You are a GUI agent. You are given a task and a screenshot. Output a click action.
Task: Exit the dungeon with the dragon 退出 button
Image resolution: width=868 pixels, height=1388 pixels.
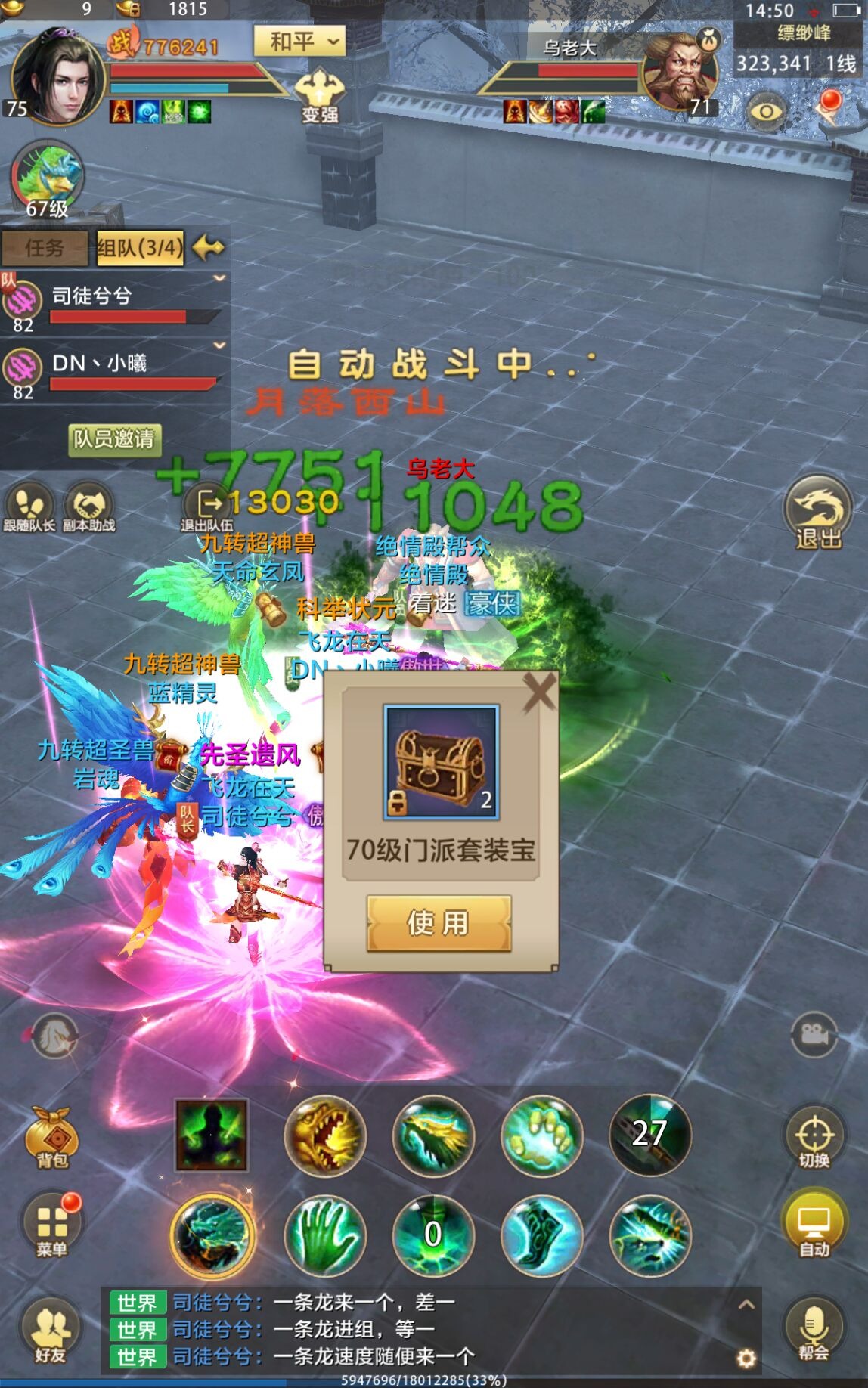818,512
